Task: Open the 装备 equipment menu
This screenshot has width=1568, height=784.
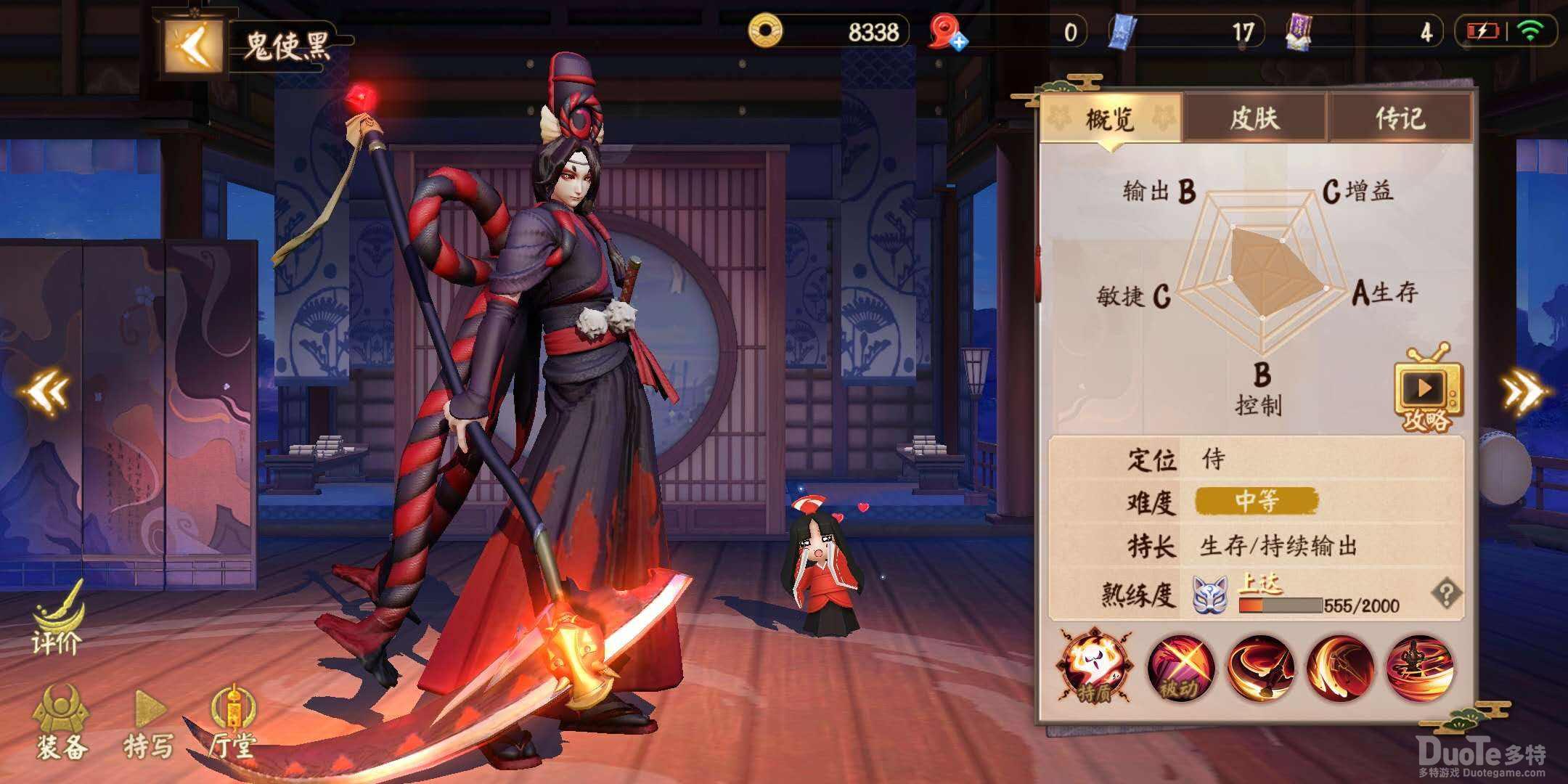Action: coord(62,723)
